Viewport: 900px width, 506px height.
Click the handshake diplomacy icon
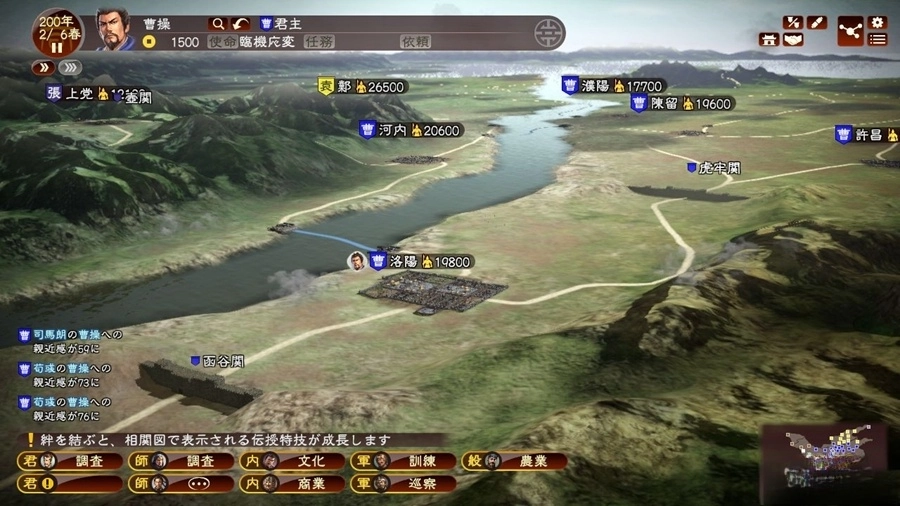[794, 40]
